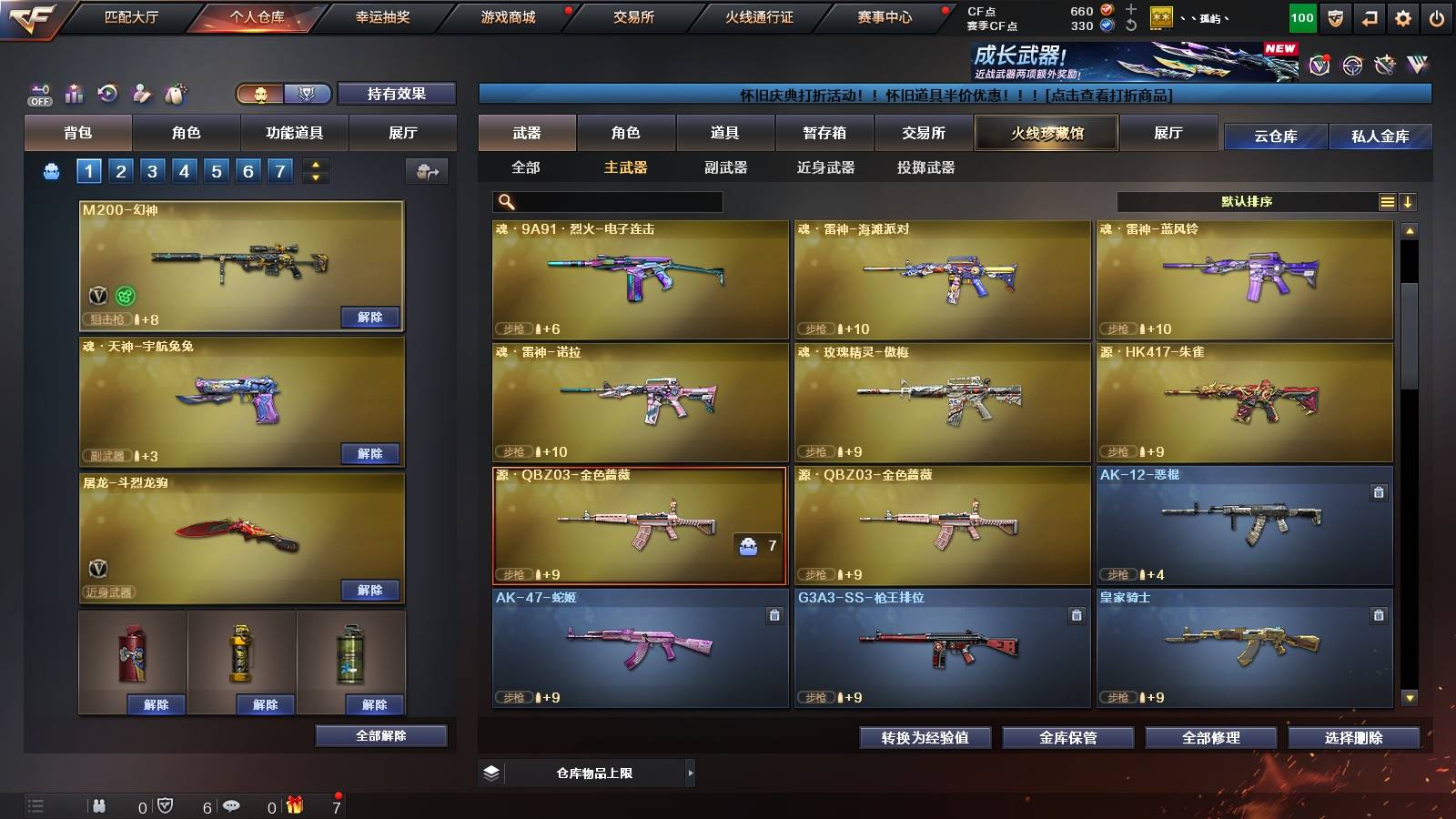This screenshot has height=819, width=1456.
Task: Open the gift box icon in bottom bar
Action: click(293, 805)
